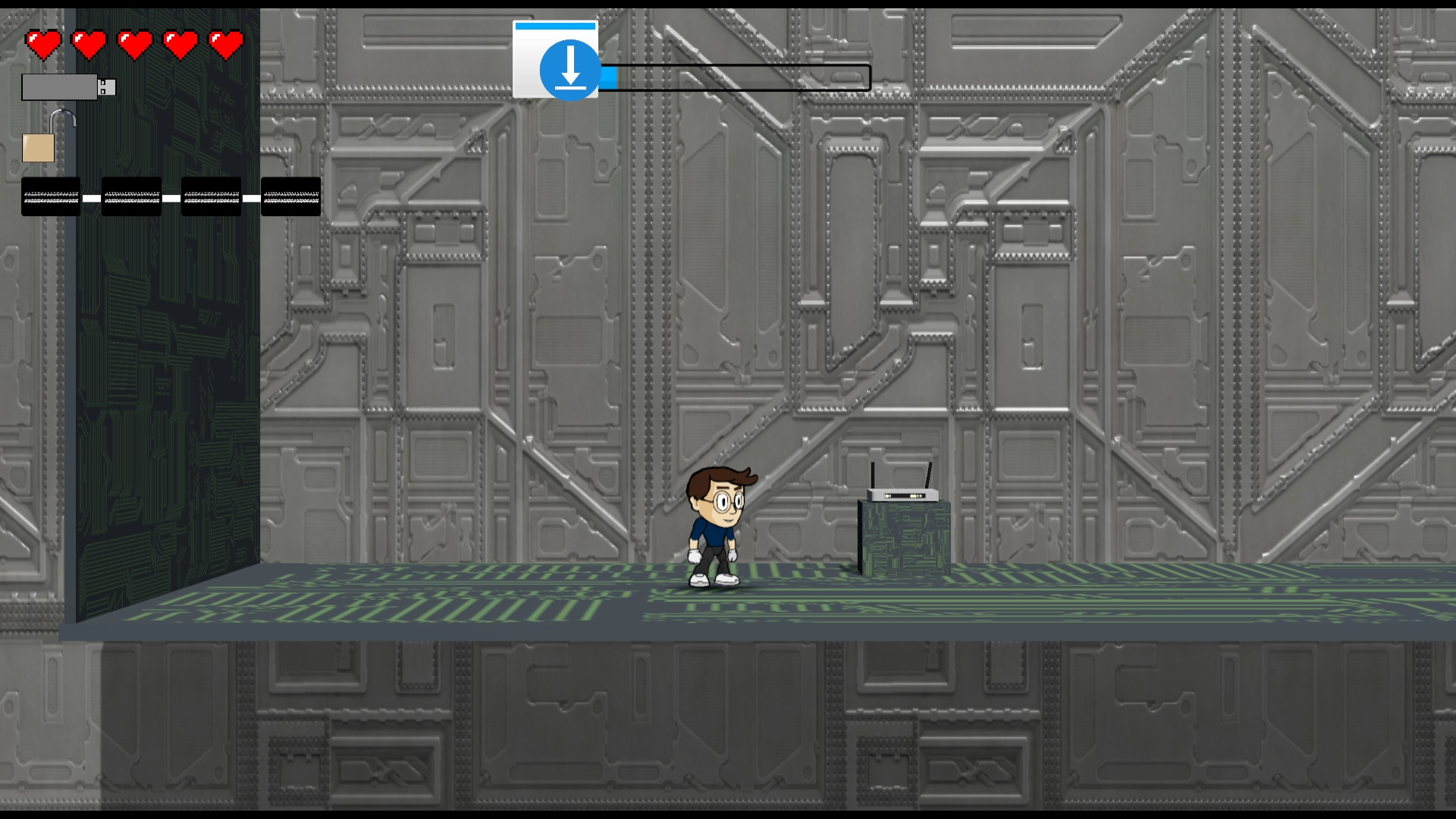Click the link between the second and third blocks
Viewport: 1456px width, 819px height.
pyautogui.click(x=171, y=197)
